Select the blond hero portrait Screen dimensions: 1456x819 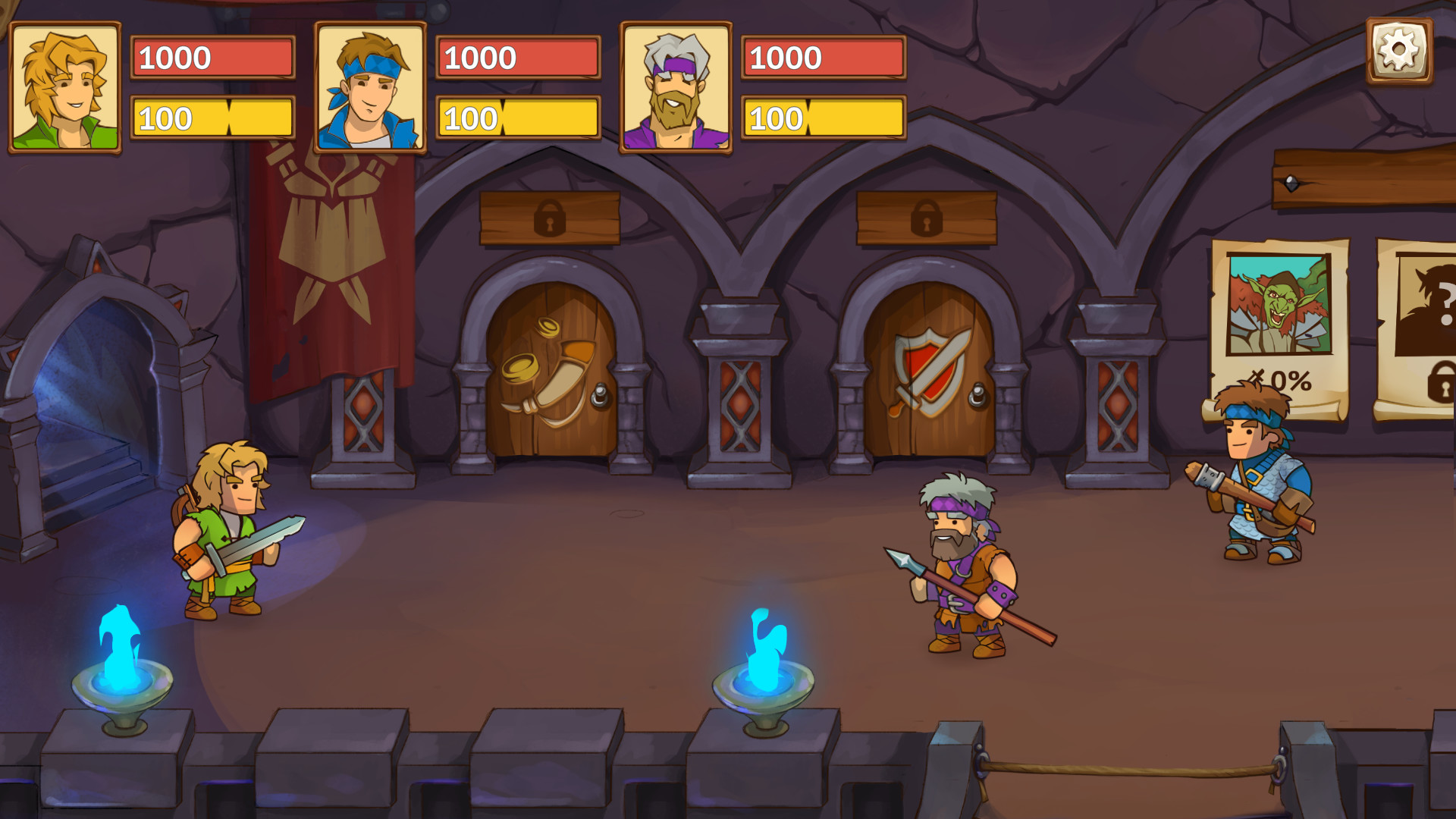[65, 87]
